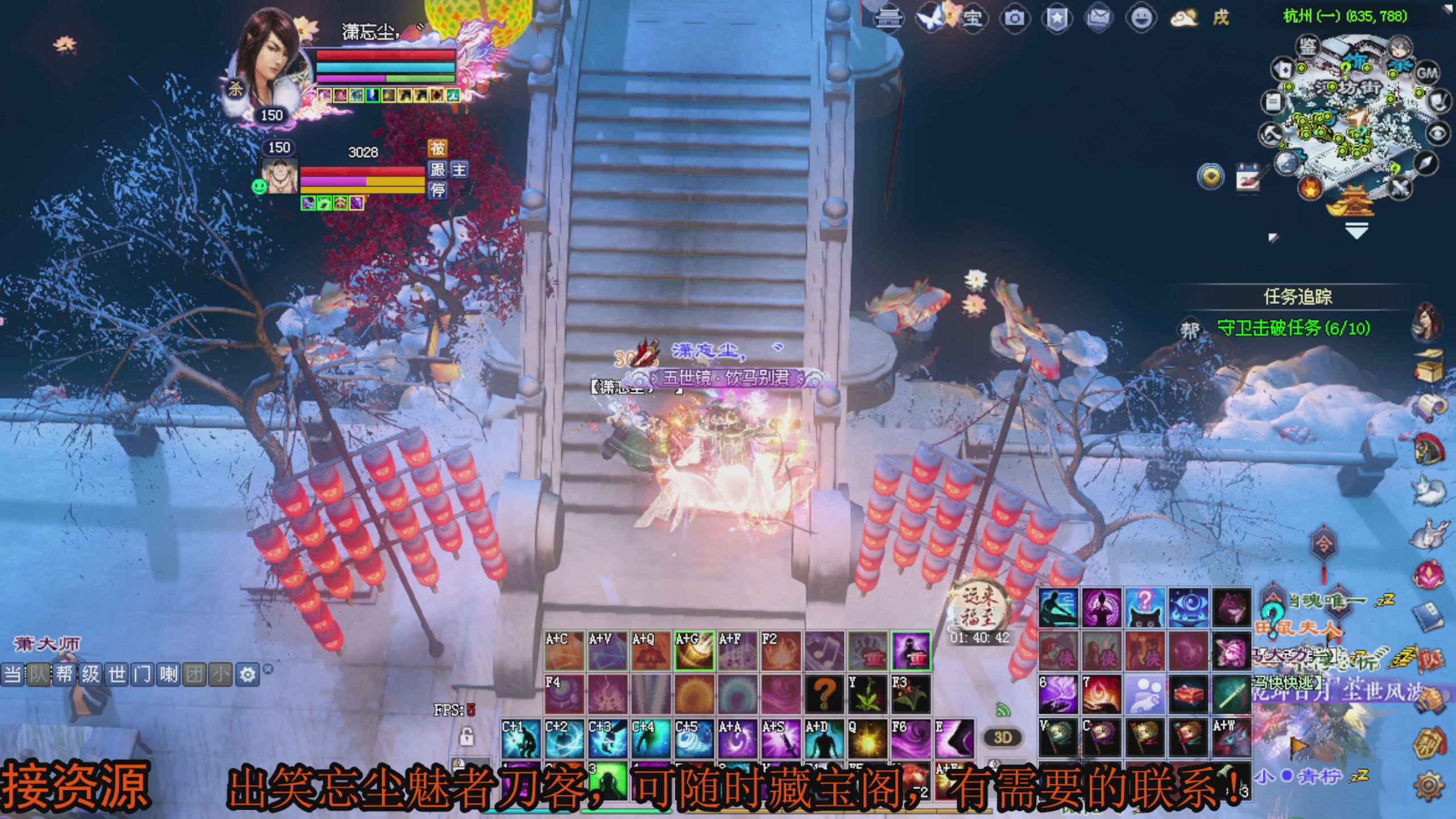
Task: Toggle the 3D view button
Action: [1002, 738]
